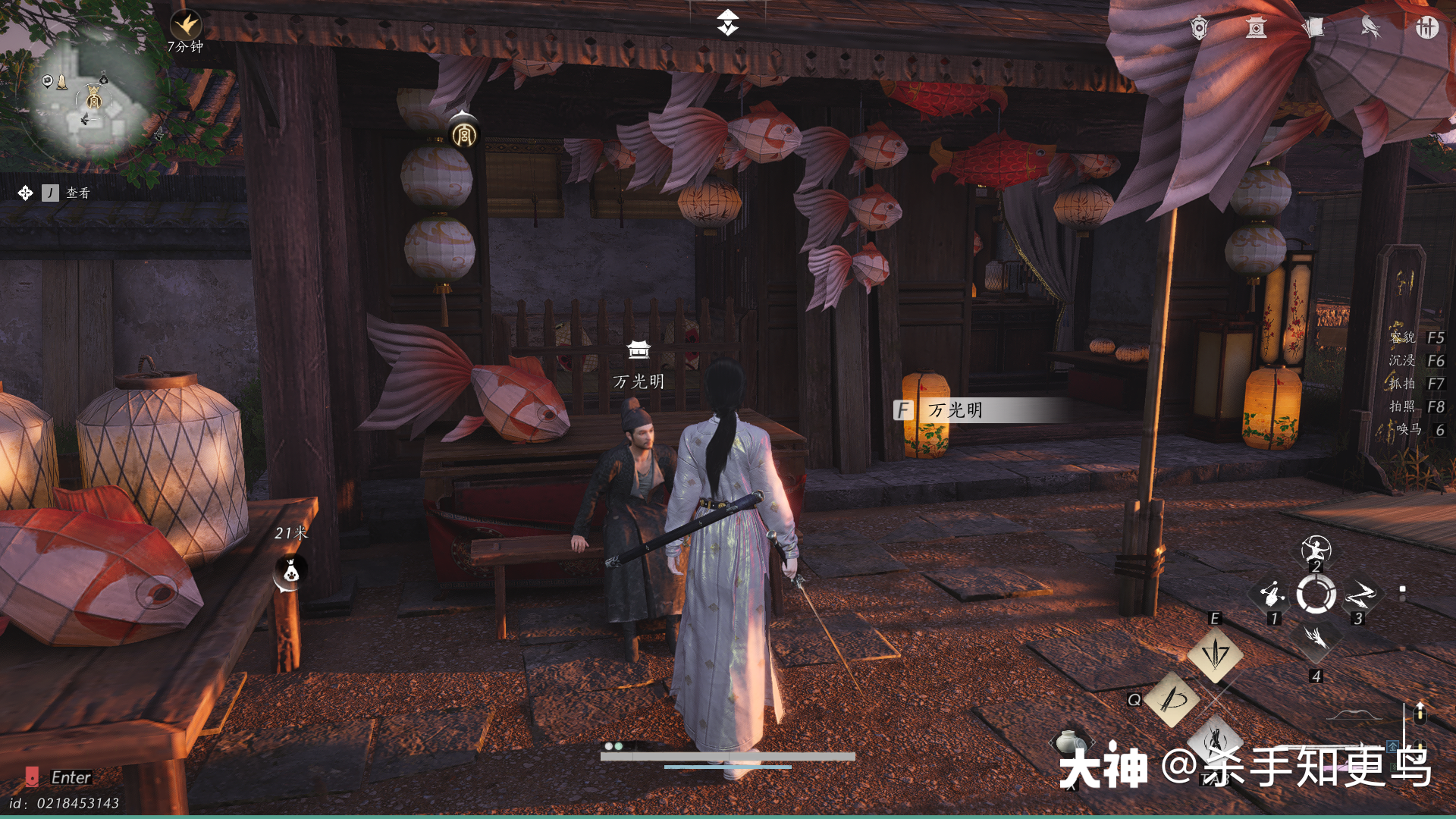
Task: Open the shield emblem menu at top right
Action: pos(1200,27)
